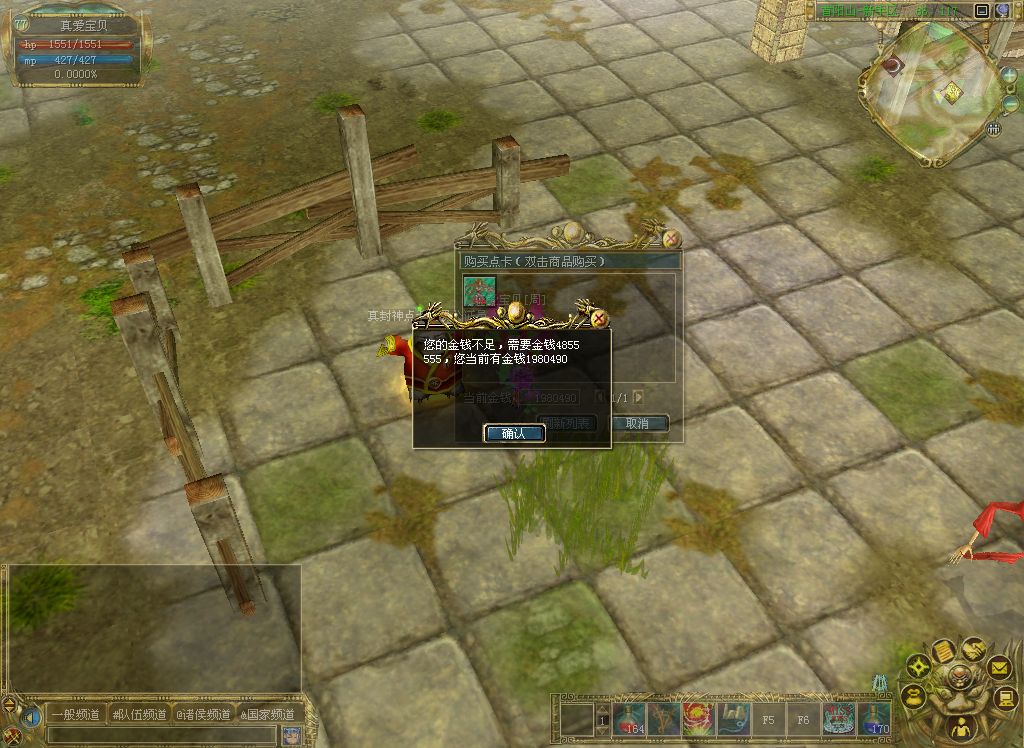Close the 购买点卡 shop window
Viewport: 1024px width, 748px height.
point(672,239)
